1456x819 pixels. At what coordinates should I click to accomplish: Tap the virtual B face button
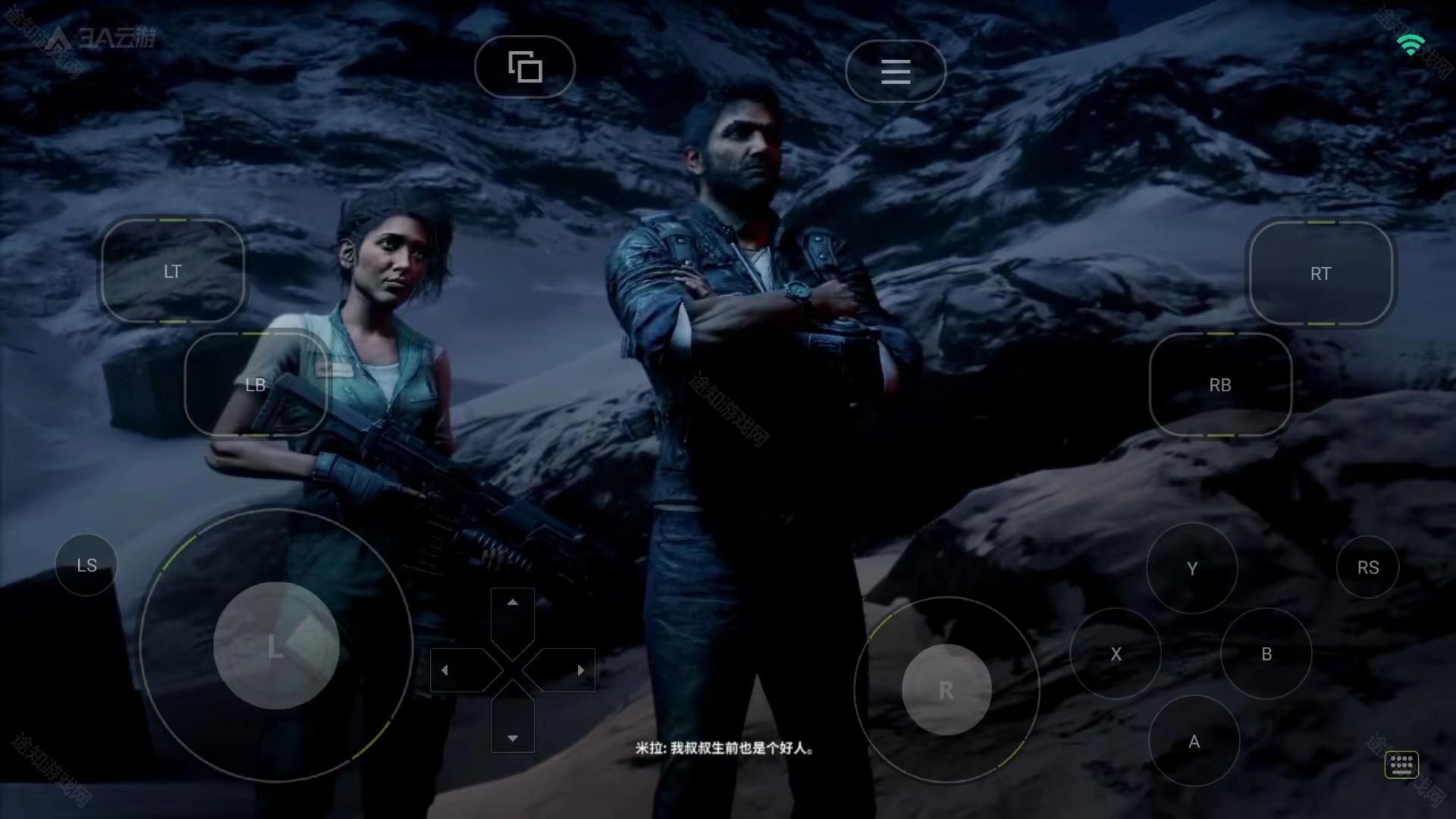1266,654
